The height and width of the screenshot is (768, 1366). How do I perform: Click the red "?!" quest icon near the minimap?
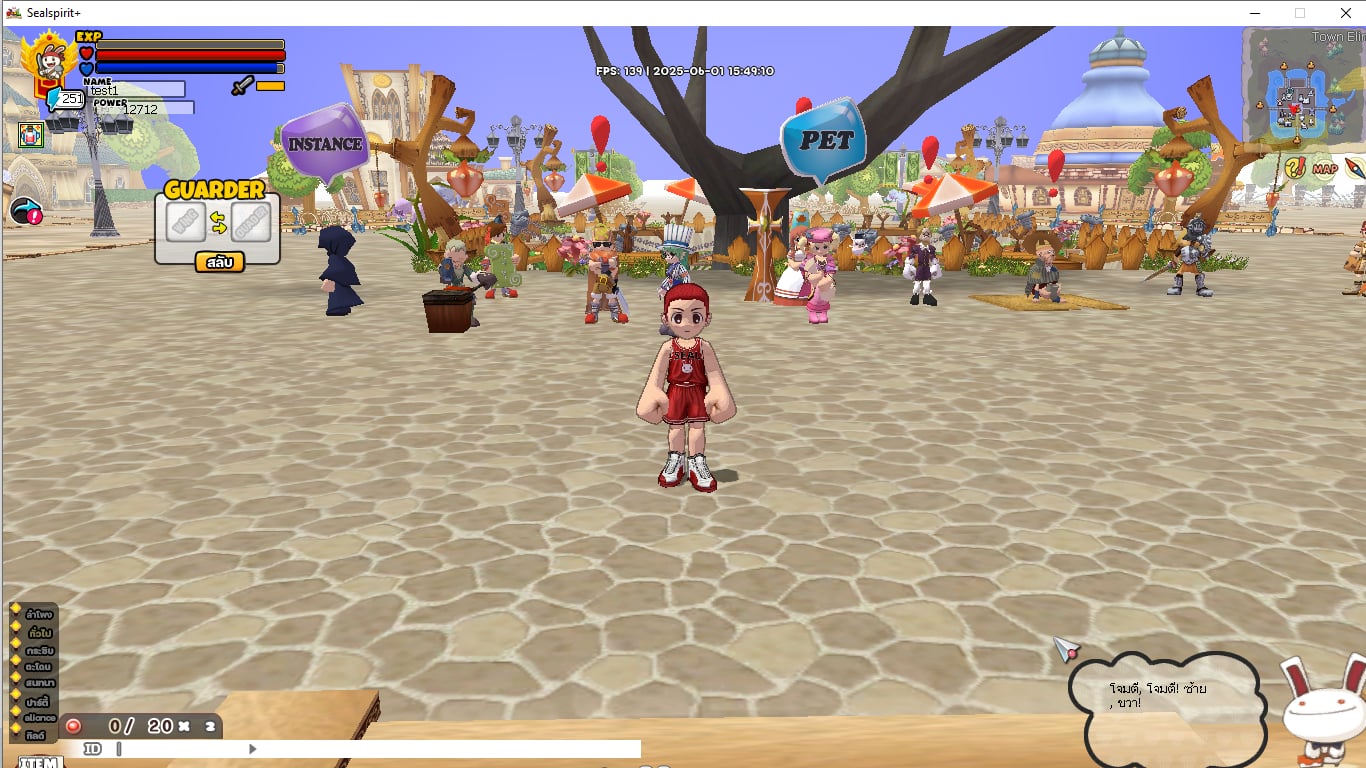(x=1295, y=167)
